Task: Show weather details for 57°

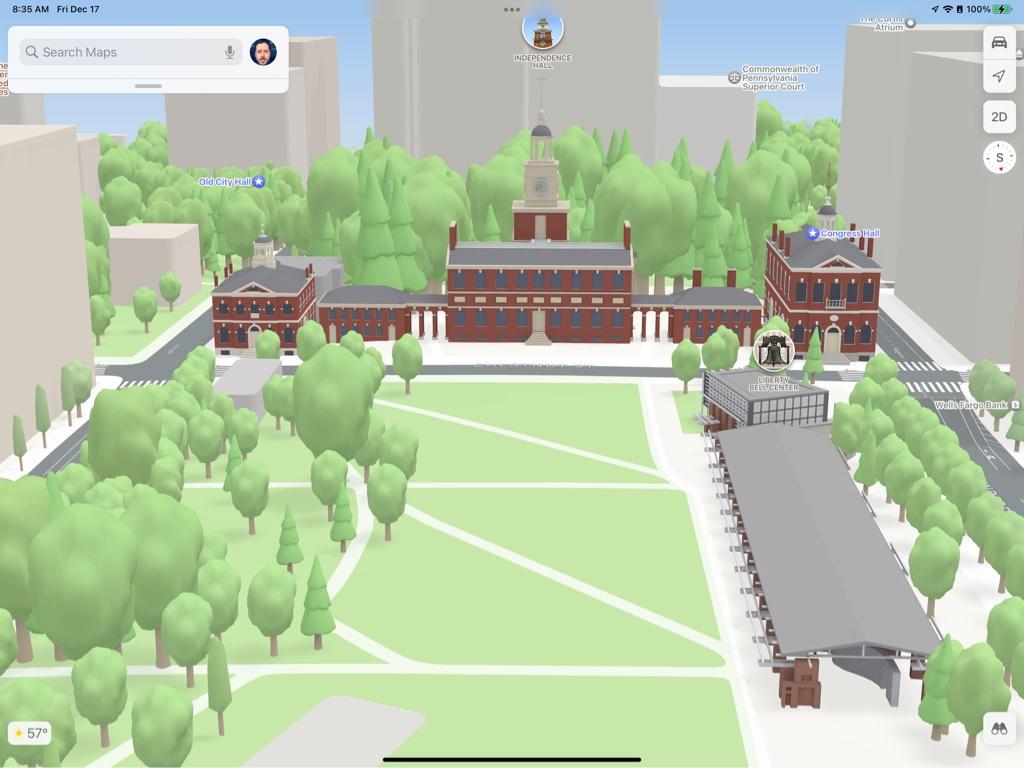Action: (30, 733)
